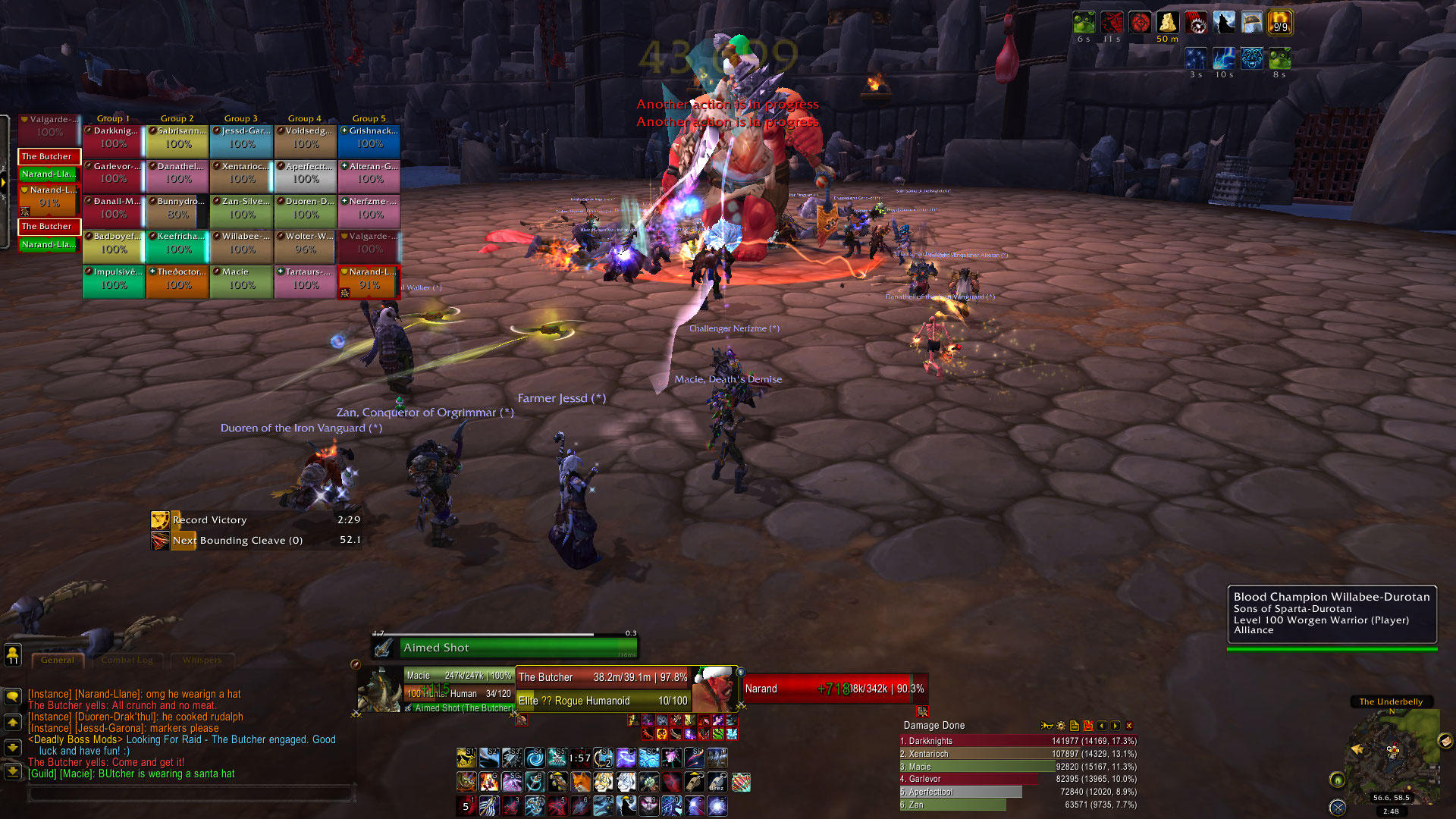
Task: Open the mail icon on the minimap
Action: 1445,741
